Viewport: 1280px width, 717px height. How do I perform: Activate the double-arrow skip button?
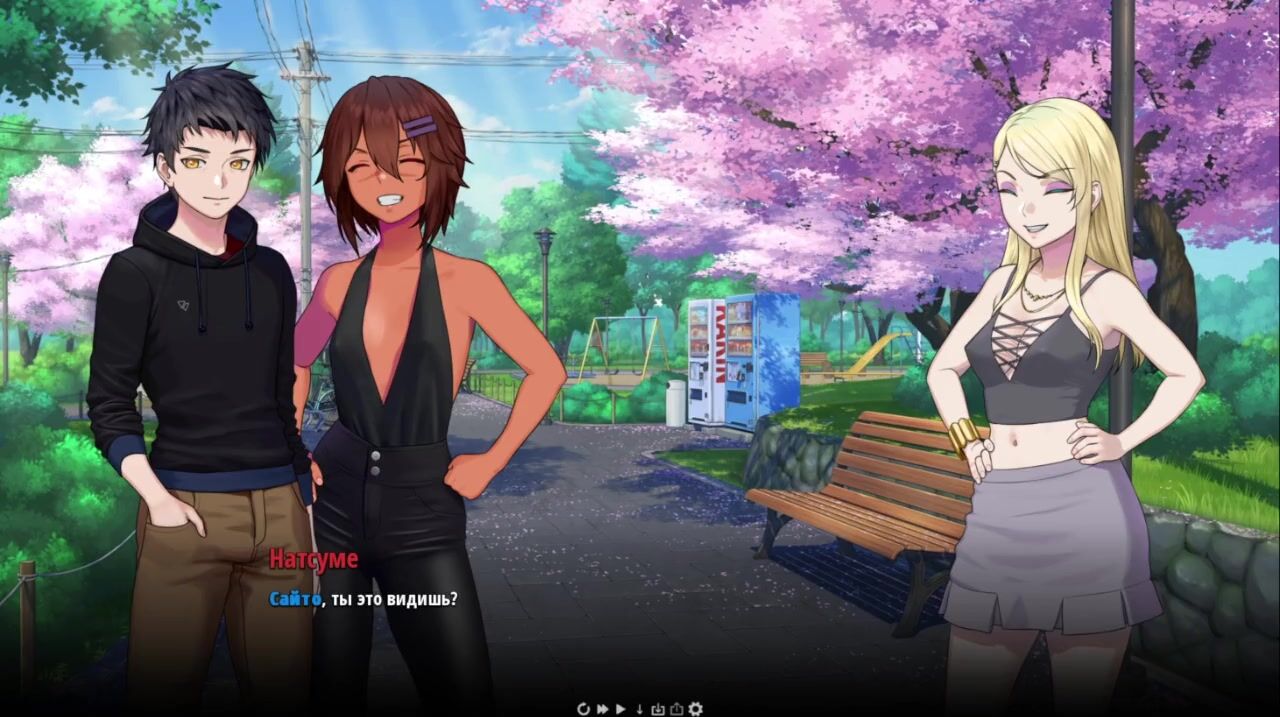pyautogui.click(x=603, y=709)
